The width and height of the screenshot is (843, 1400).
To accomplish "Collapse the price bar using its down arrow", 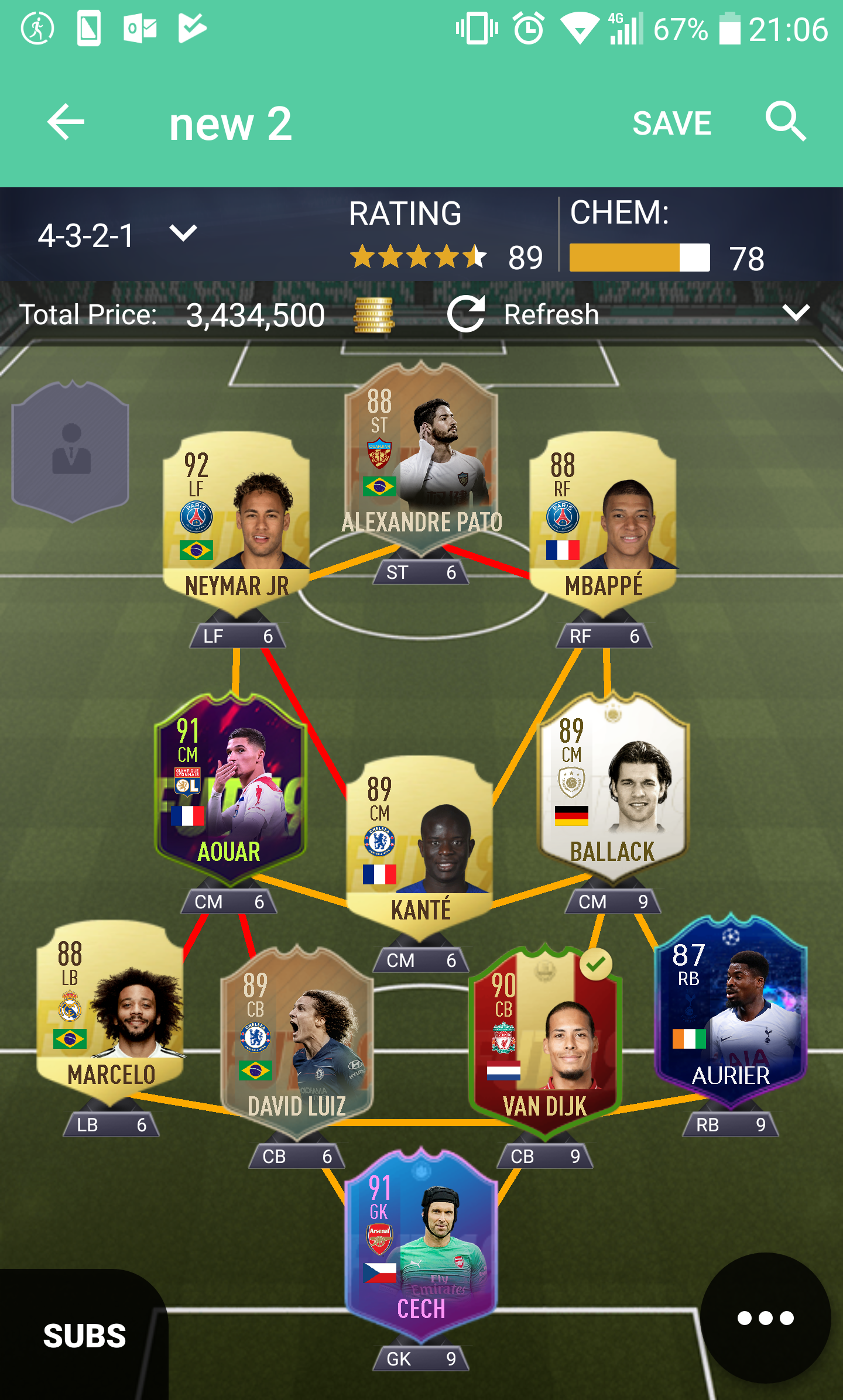I will [796, 314].
